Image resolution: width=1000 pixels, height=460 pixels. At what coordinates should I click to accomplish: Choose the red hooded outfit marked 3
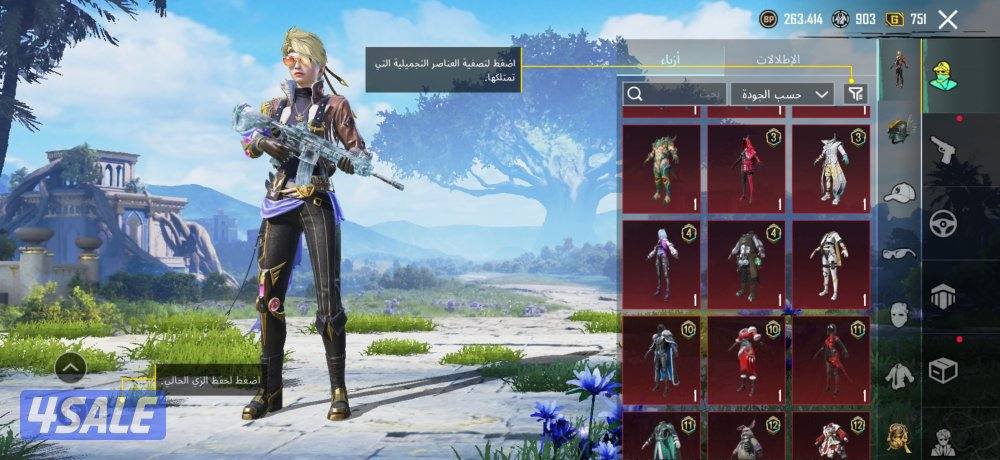pyautogui.click(x=746, y=164)
